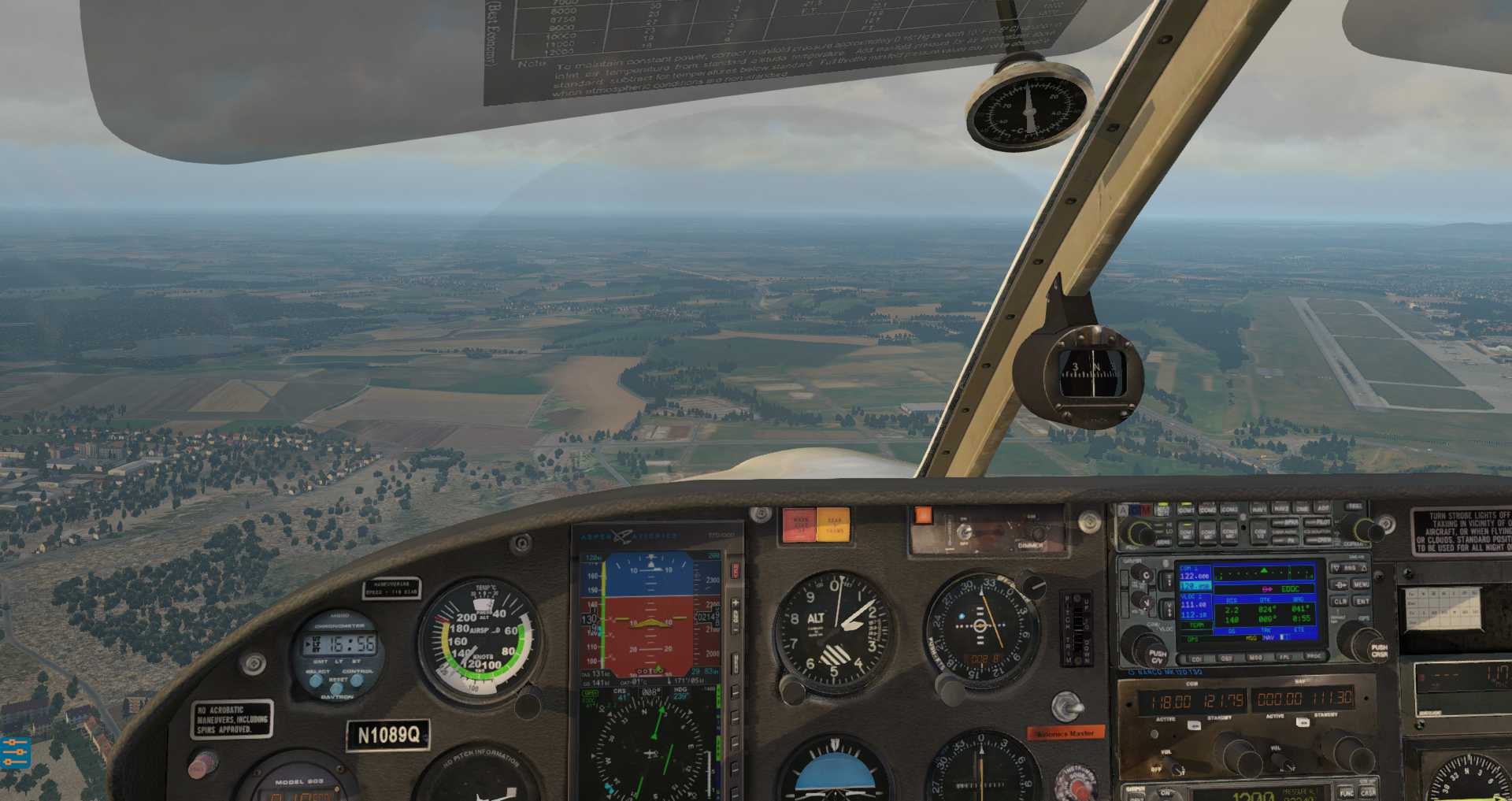Click the chronometer CONTROL button

(357, 680)
